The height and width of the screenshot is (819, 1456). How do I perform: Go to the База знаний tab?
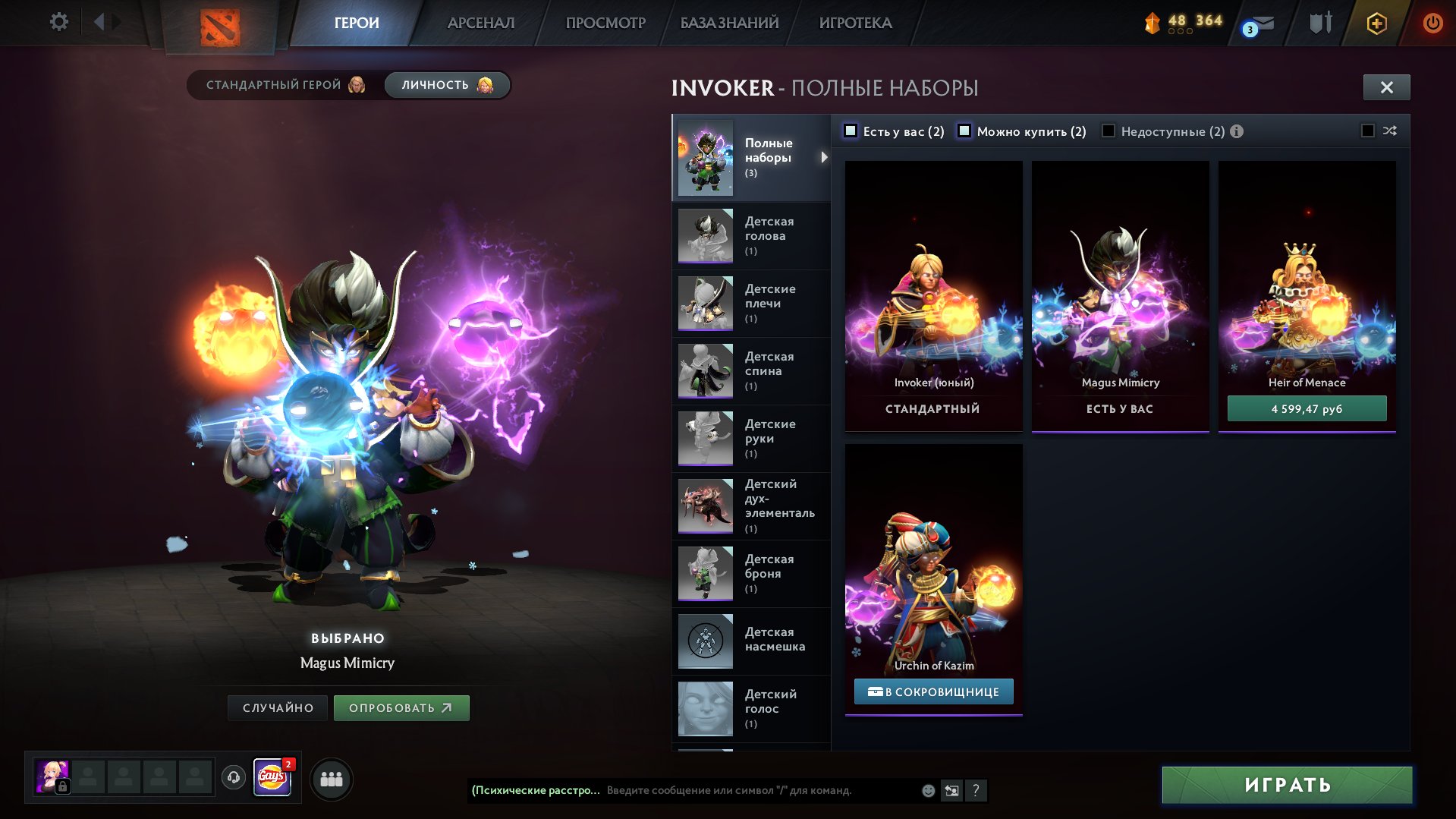(728, 23)
